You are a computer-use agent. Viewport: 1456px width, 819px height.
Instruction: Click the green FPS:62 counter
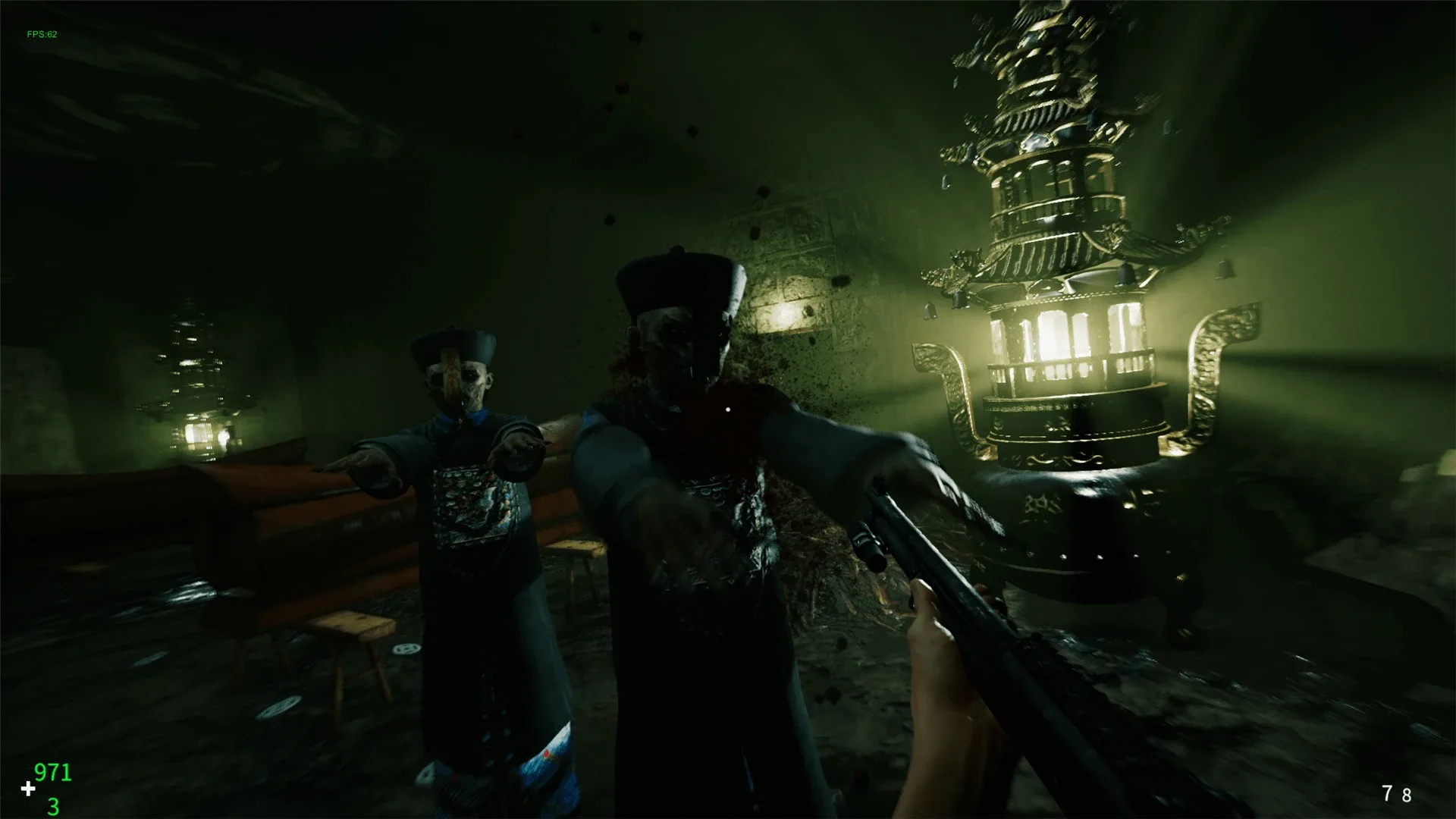click(42, 33)
